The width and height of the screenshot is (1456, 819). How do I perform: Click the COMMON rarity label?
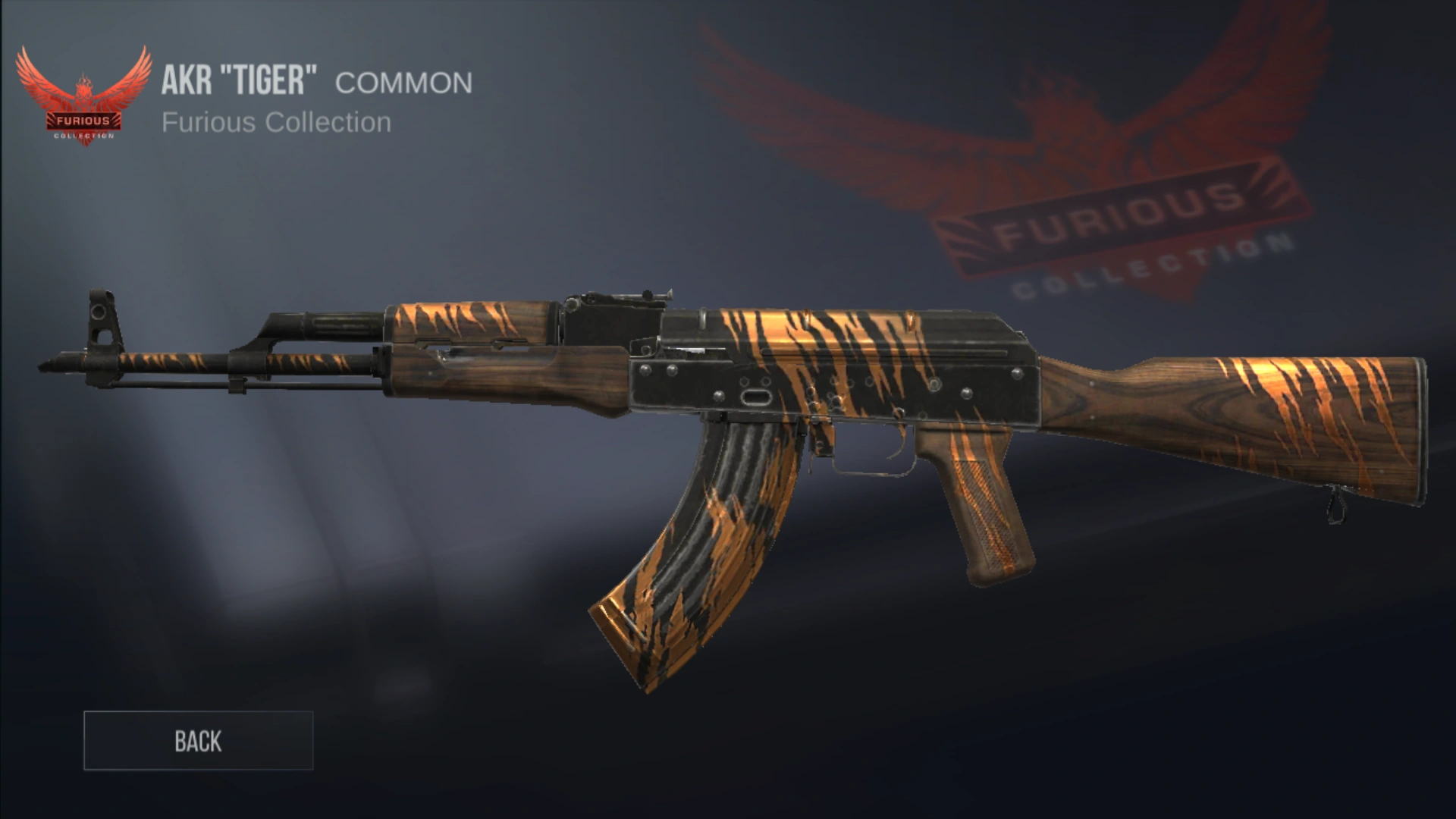click(403, 82)
